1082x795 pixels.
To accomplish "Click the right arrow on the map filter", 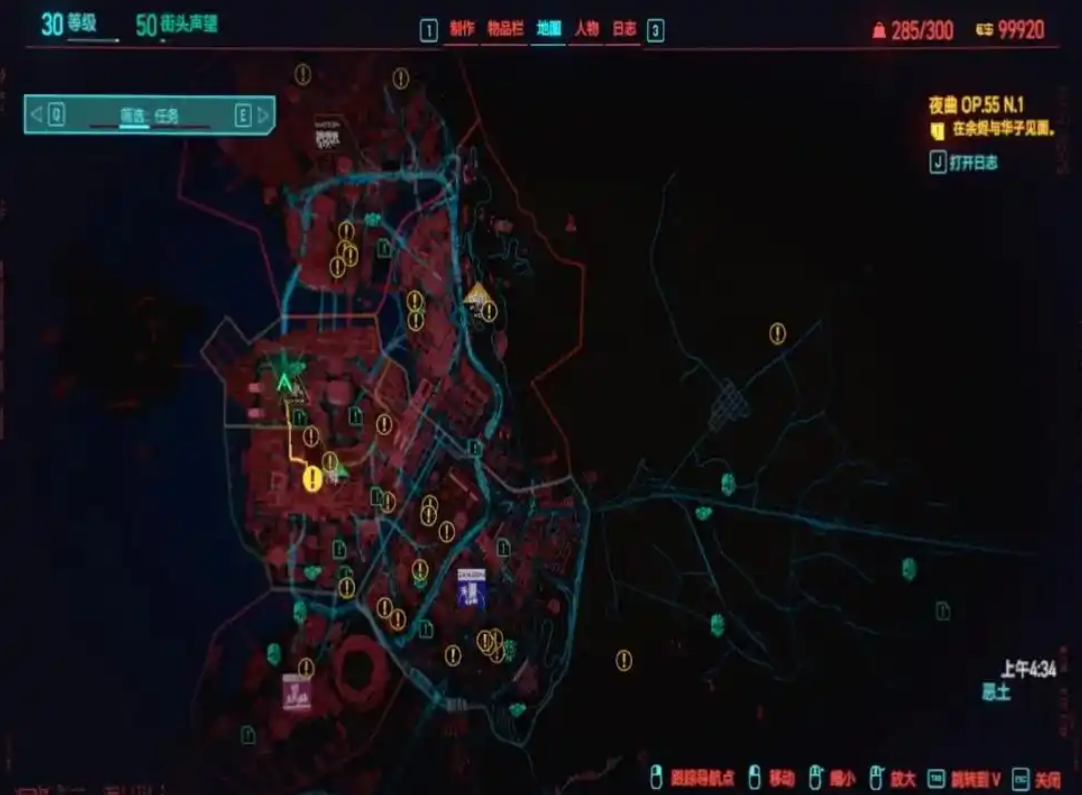I will point(263,115).
